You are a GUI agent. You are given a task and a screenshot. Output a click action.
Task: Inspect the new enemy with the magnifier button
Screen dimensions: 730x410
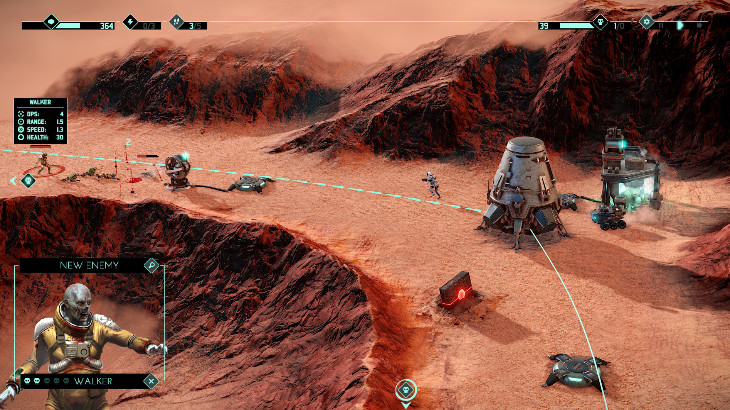(151, 265)
